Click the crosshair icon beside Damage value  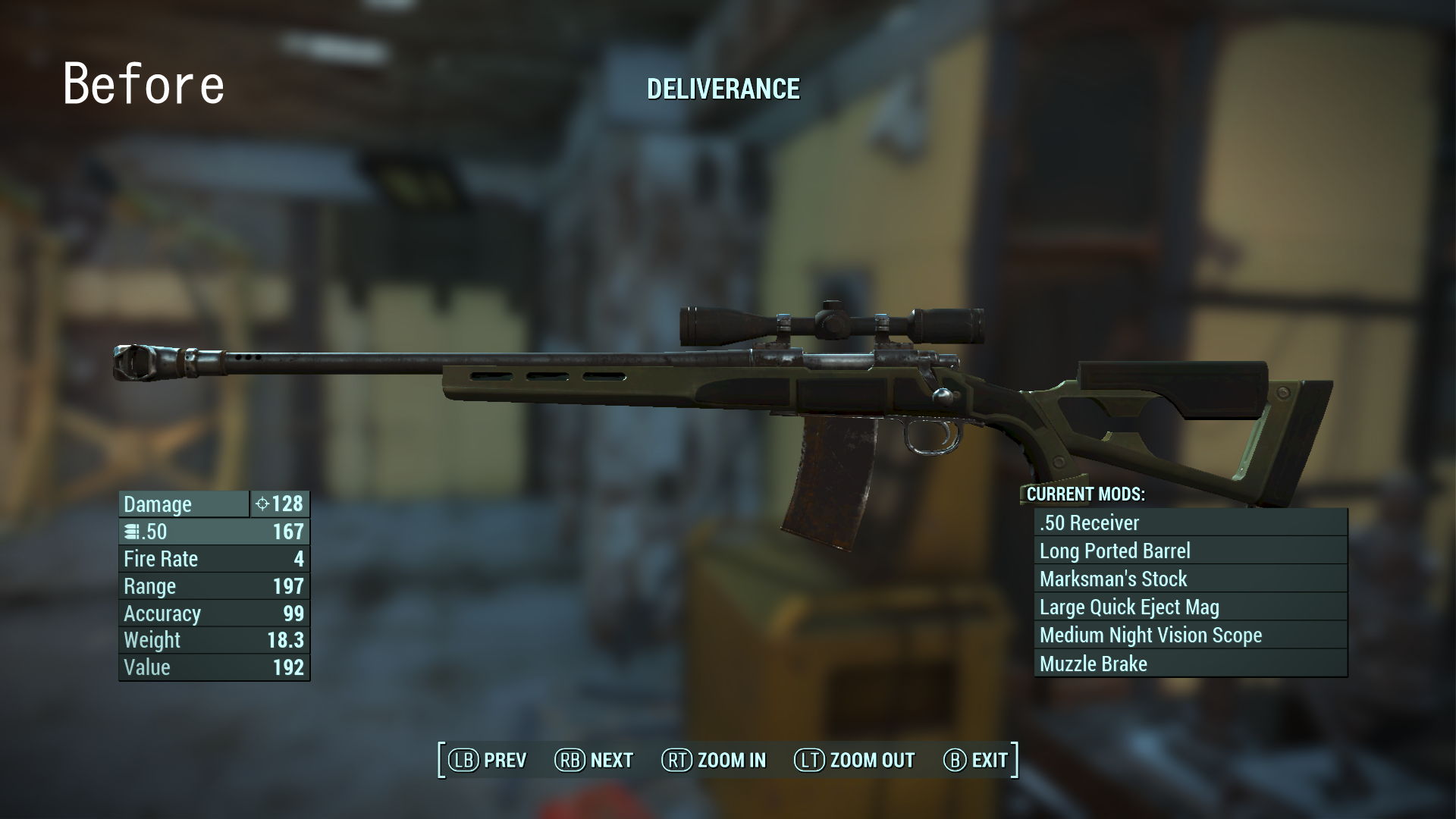[263, 504]
